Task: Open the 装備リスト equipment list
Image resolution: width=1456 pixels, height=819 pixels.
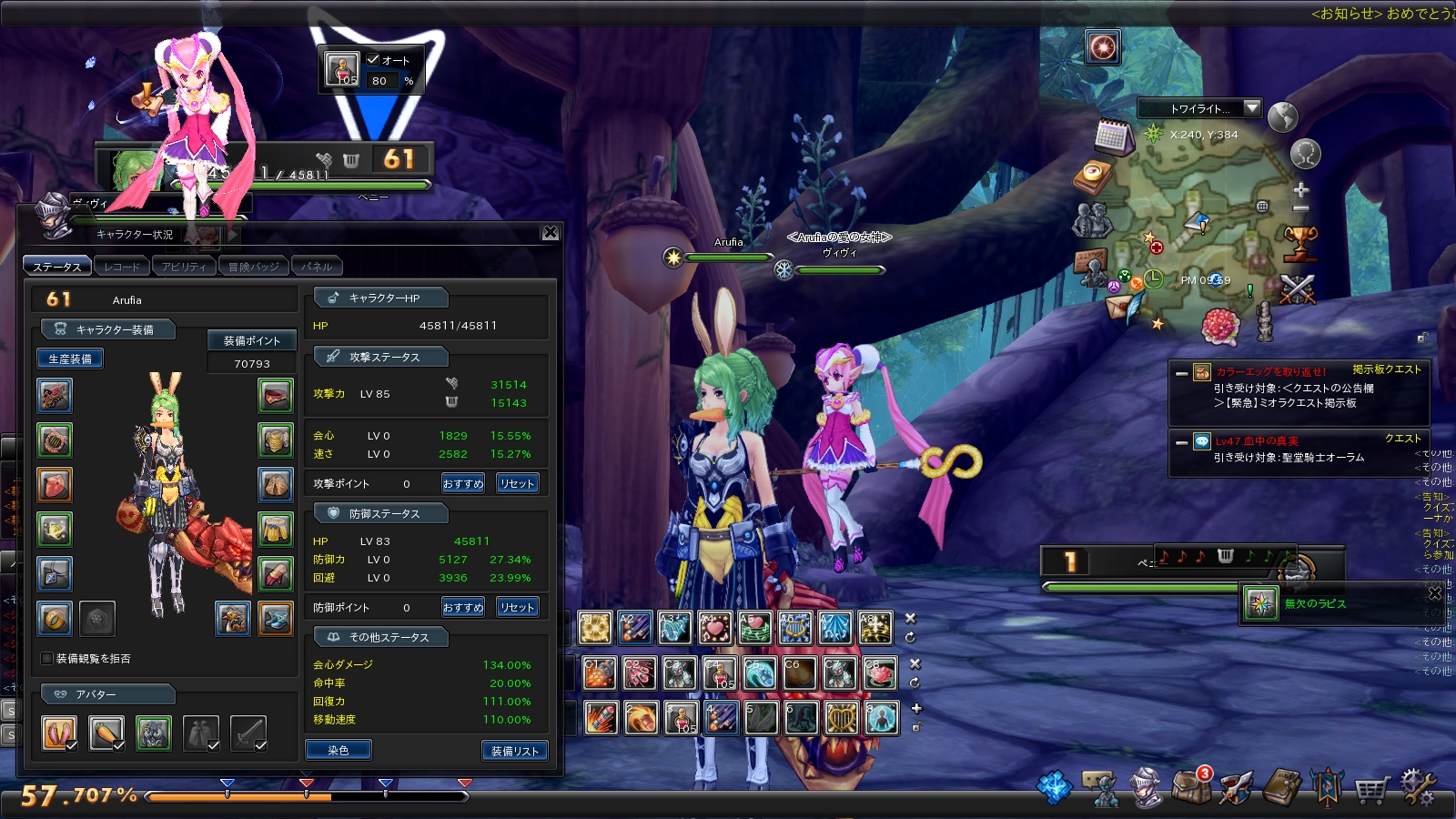Action: 514,751
